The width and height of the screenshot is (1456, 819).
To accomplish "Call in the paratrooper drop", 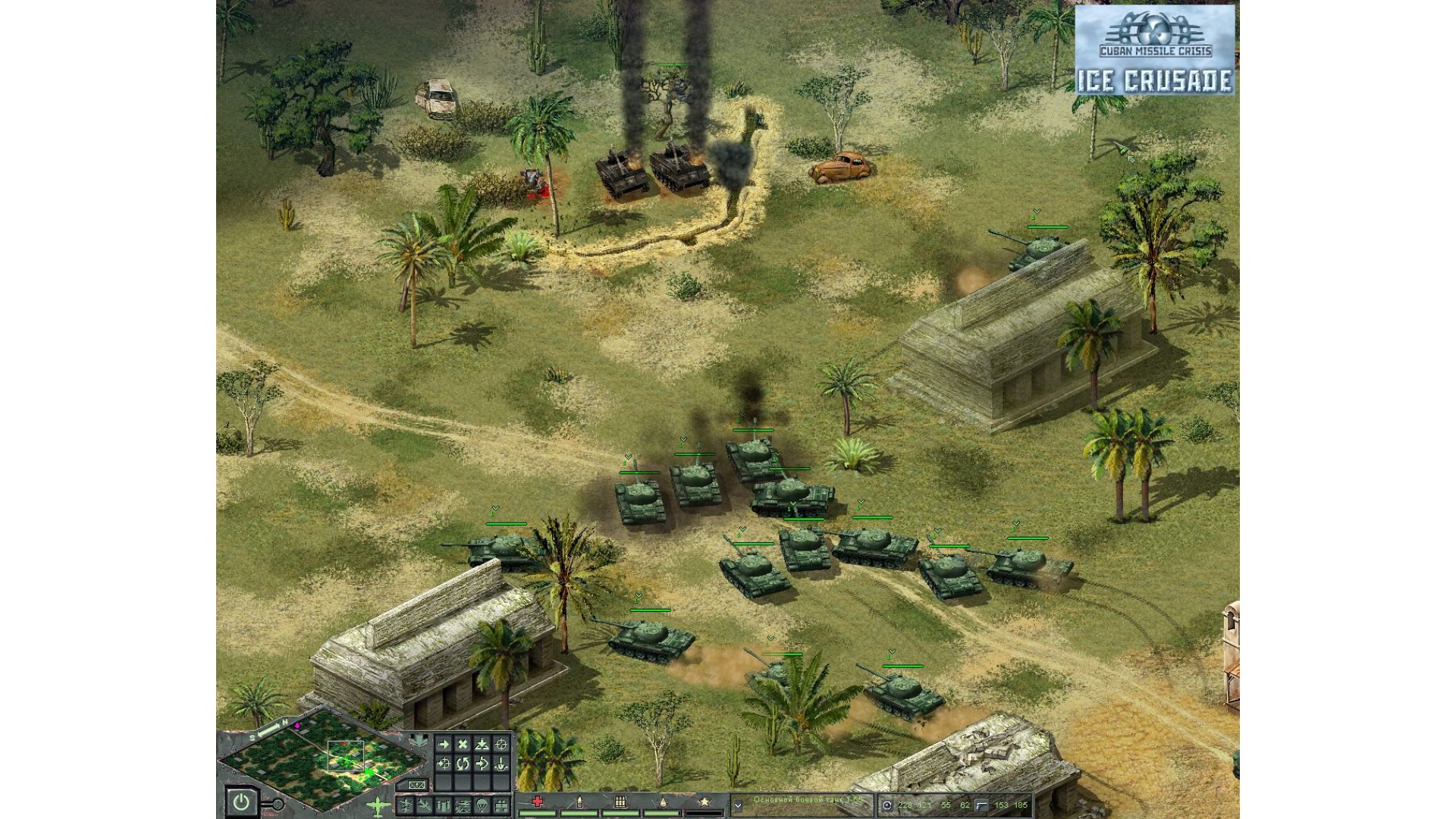I will [x=482, y=805].
